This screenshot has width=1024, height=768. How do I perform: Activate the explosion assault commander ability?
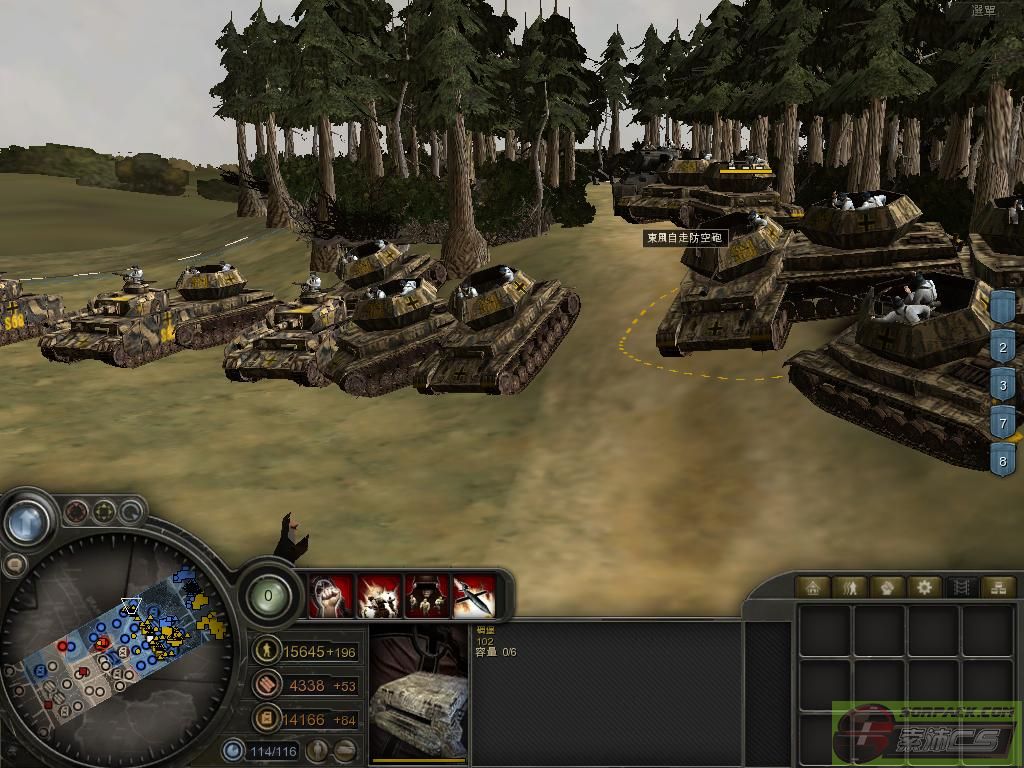379,595
